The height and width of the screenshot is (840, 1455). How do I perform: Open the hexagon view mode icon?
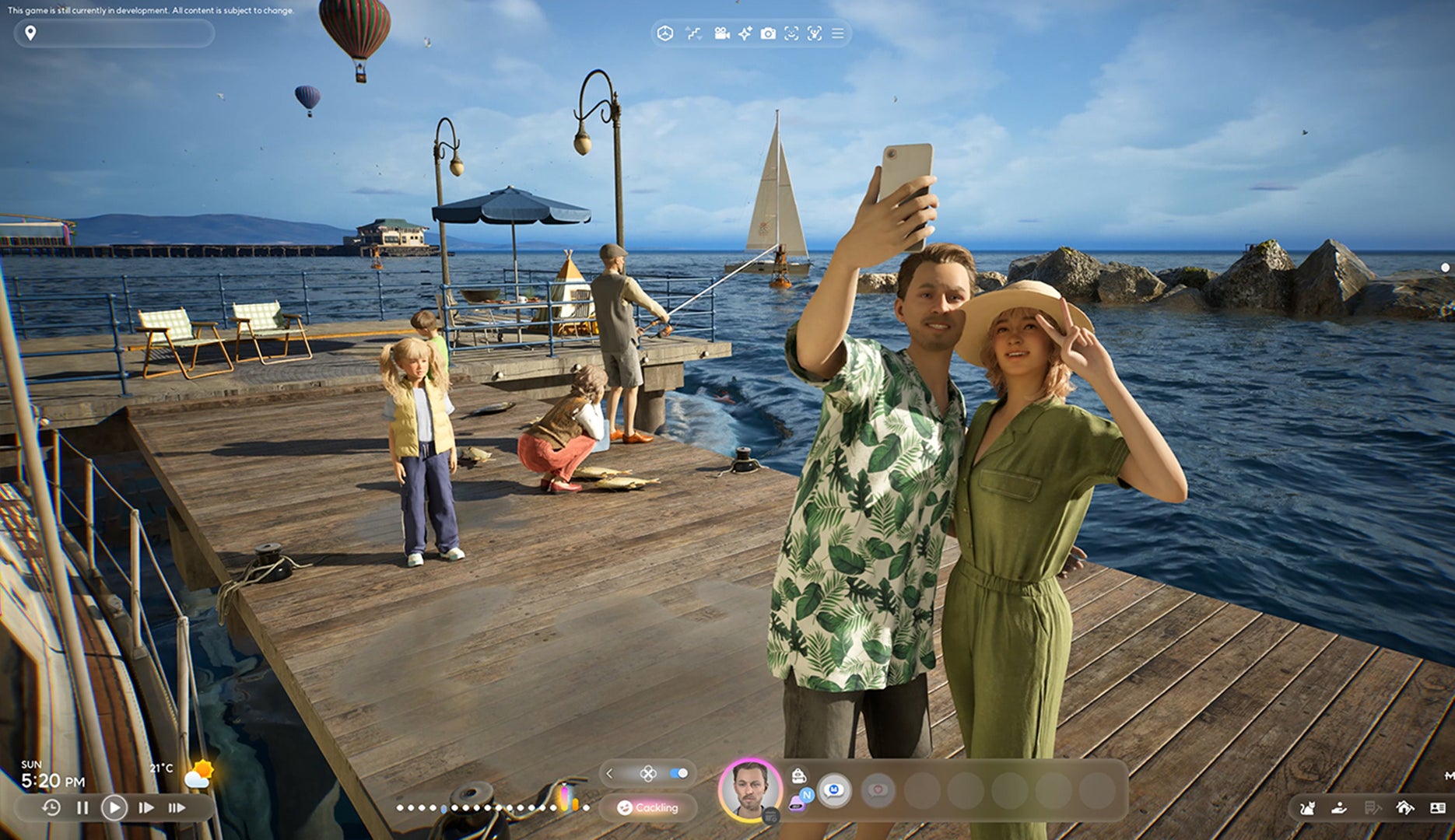click(664, 33)
